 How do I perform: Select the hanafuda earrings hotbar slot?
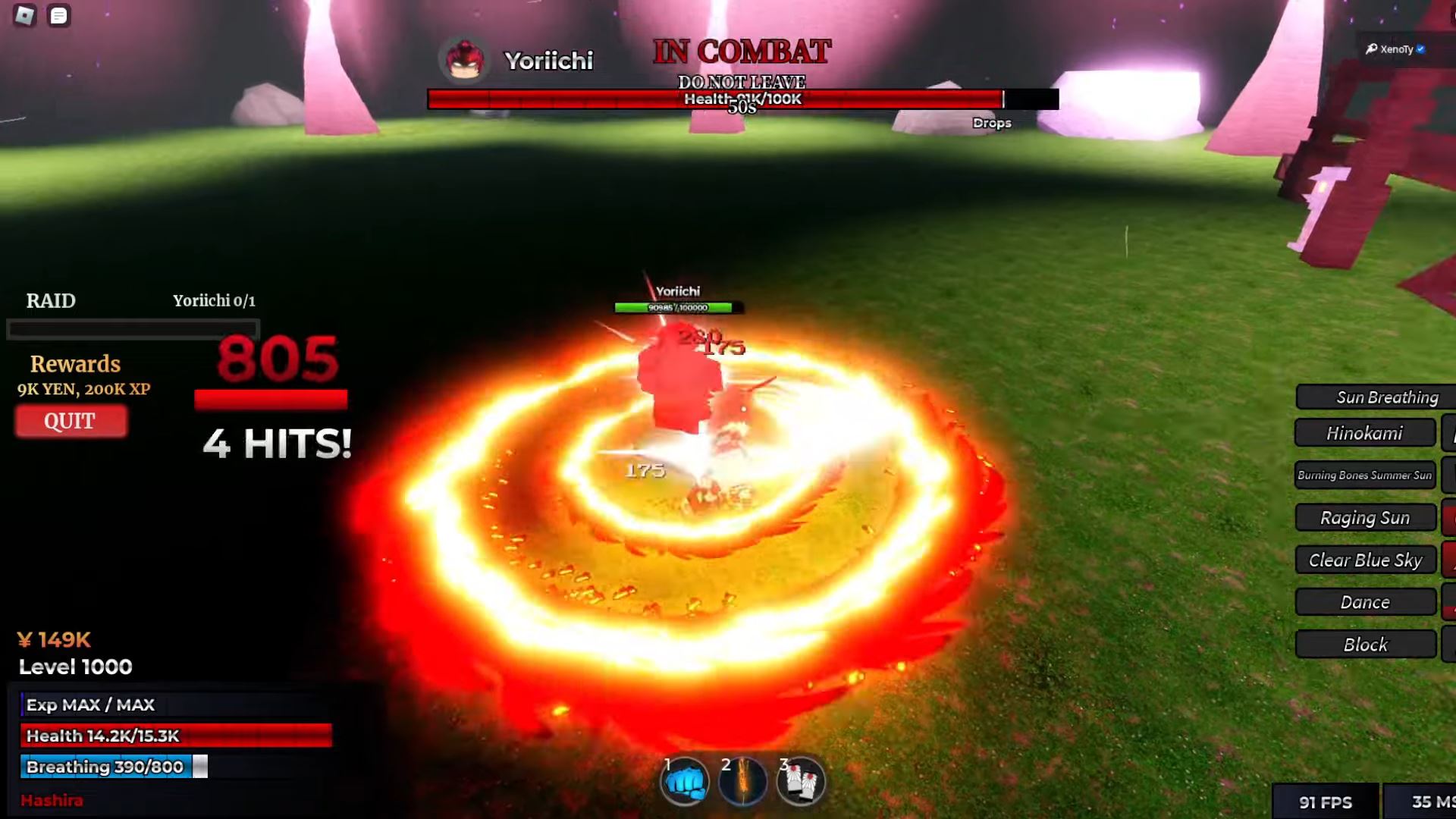(x=800, y=781)
